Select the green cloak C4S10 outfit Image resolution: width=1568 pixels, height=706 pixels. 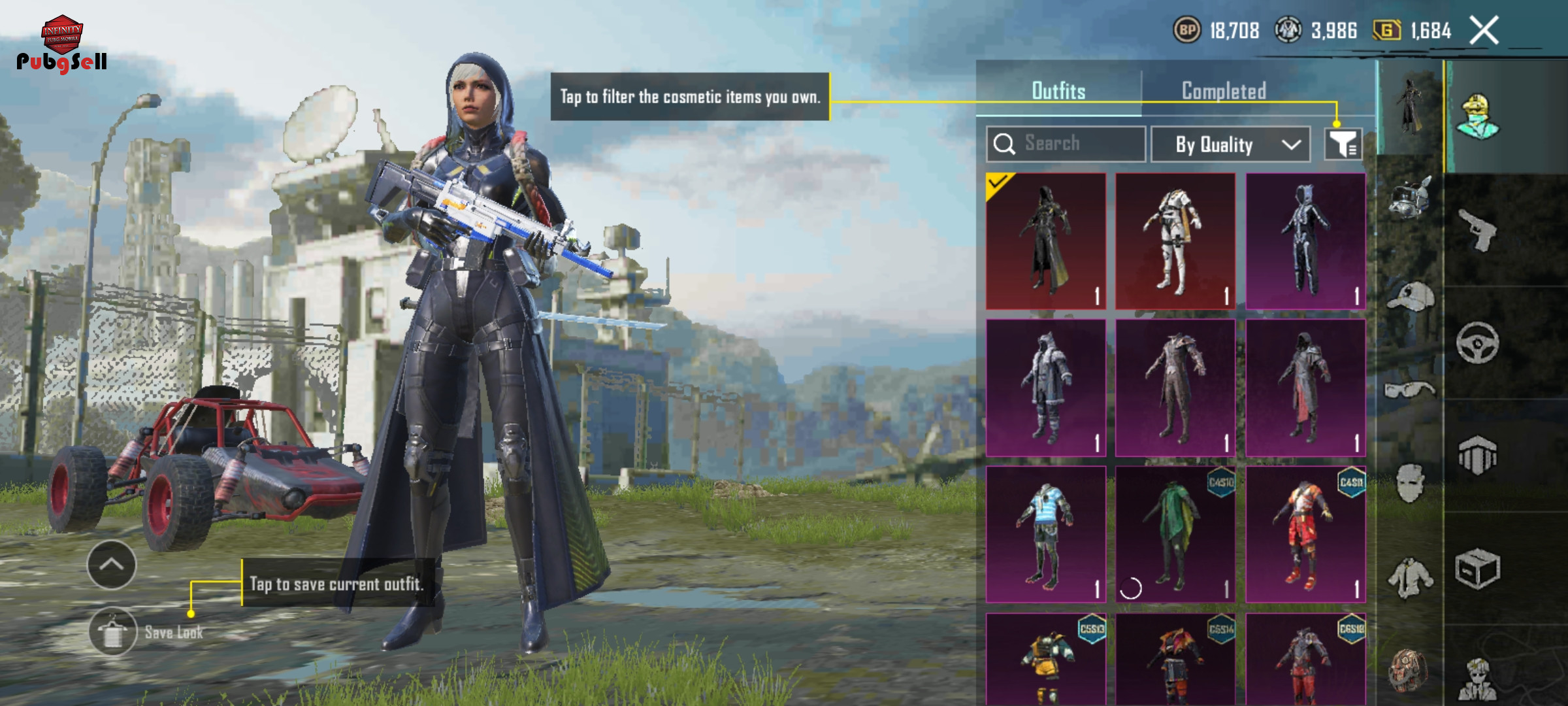tap(1175, 534)
